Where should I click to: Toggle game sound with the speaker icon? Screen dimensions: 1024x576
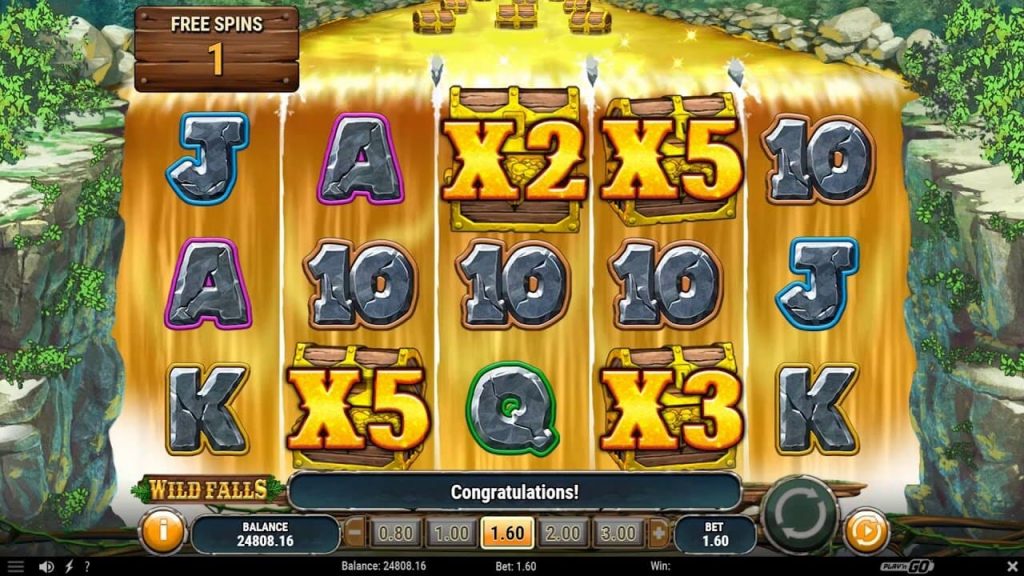pyautogui.click(x=46, y=566)
